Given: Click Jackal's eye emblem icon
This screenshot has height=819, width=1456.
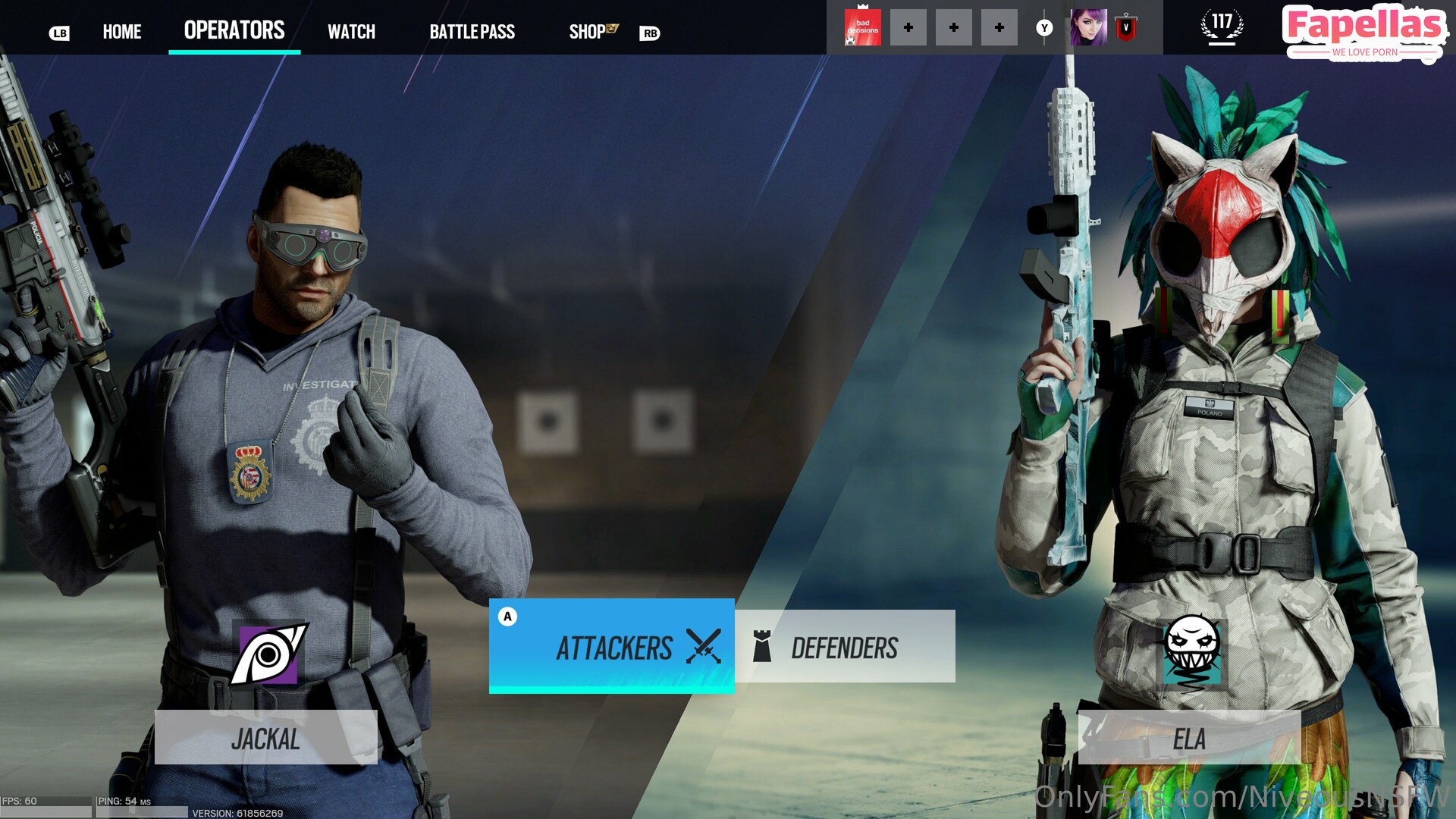Looking at the screenshot, I should [268, 654].
